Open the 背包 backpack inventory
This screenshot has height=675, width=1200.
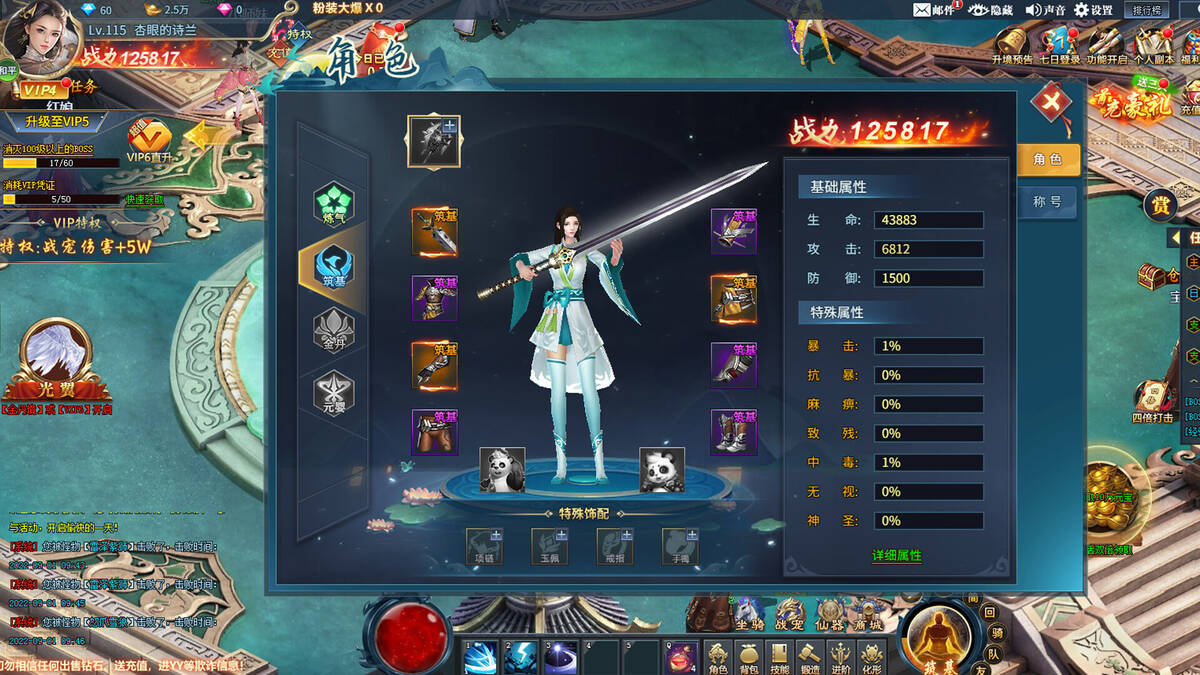(748, 657)
